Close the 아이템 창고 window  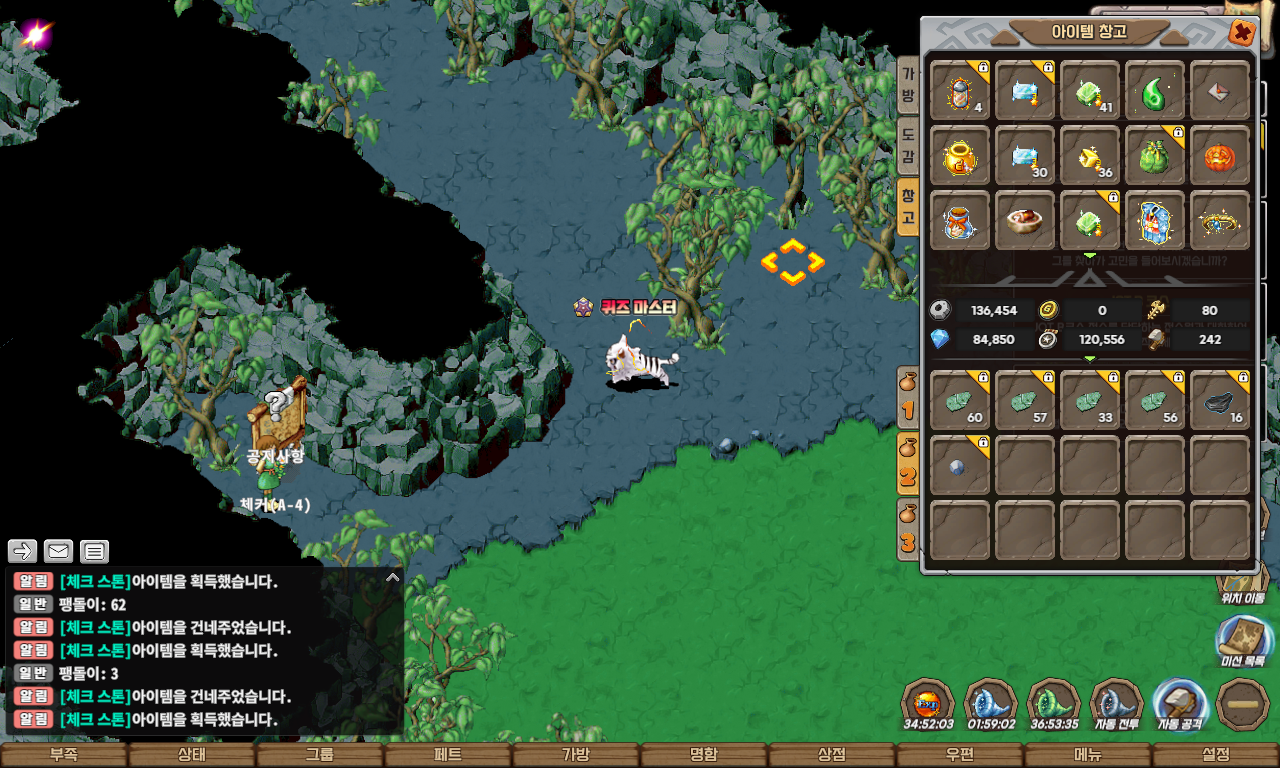(x=1242, y=33)
